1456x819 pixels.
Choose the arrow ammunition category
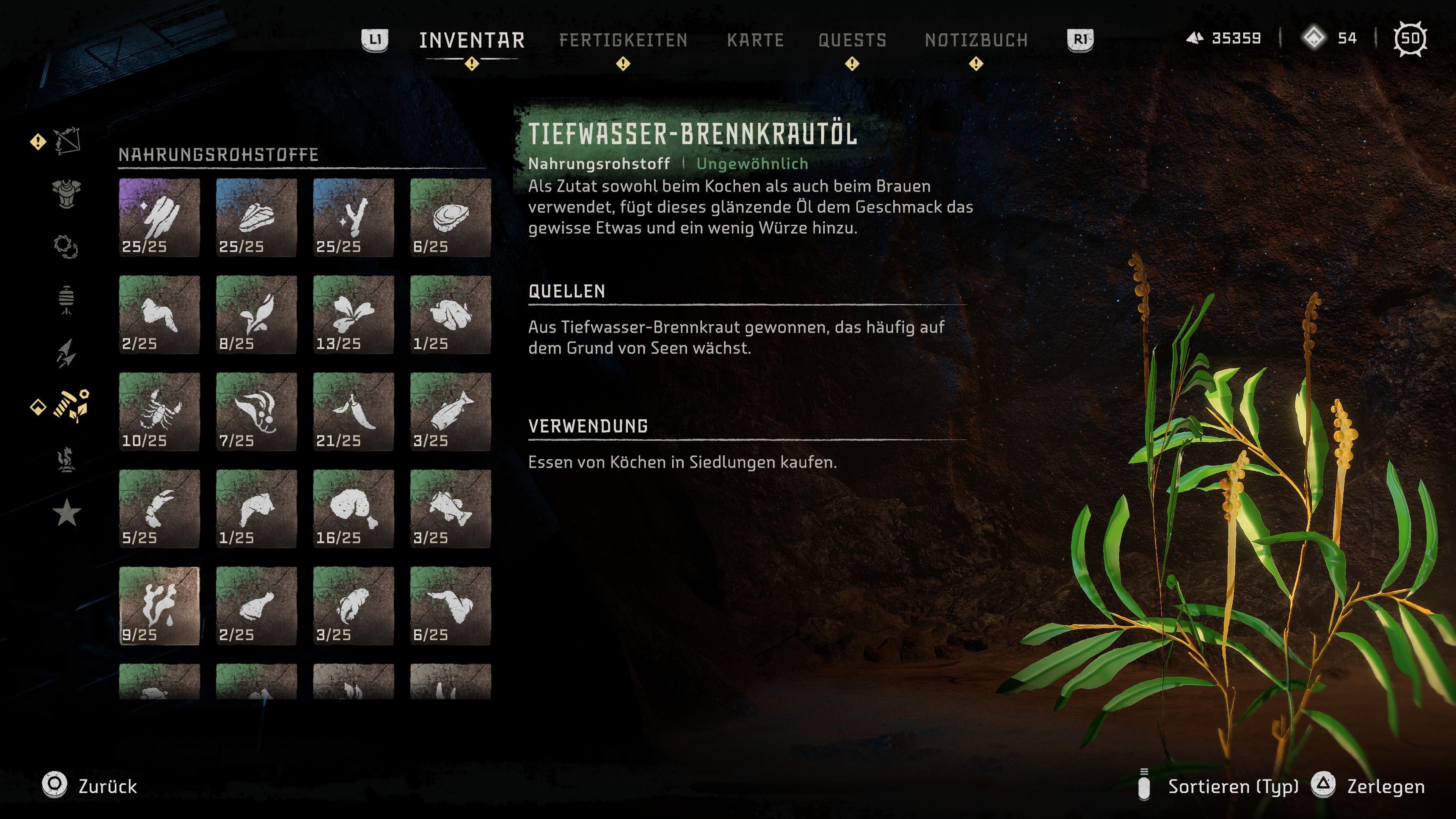click(x=67, y=353)
